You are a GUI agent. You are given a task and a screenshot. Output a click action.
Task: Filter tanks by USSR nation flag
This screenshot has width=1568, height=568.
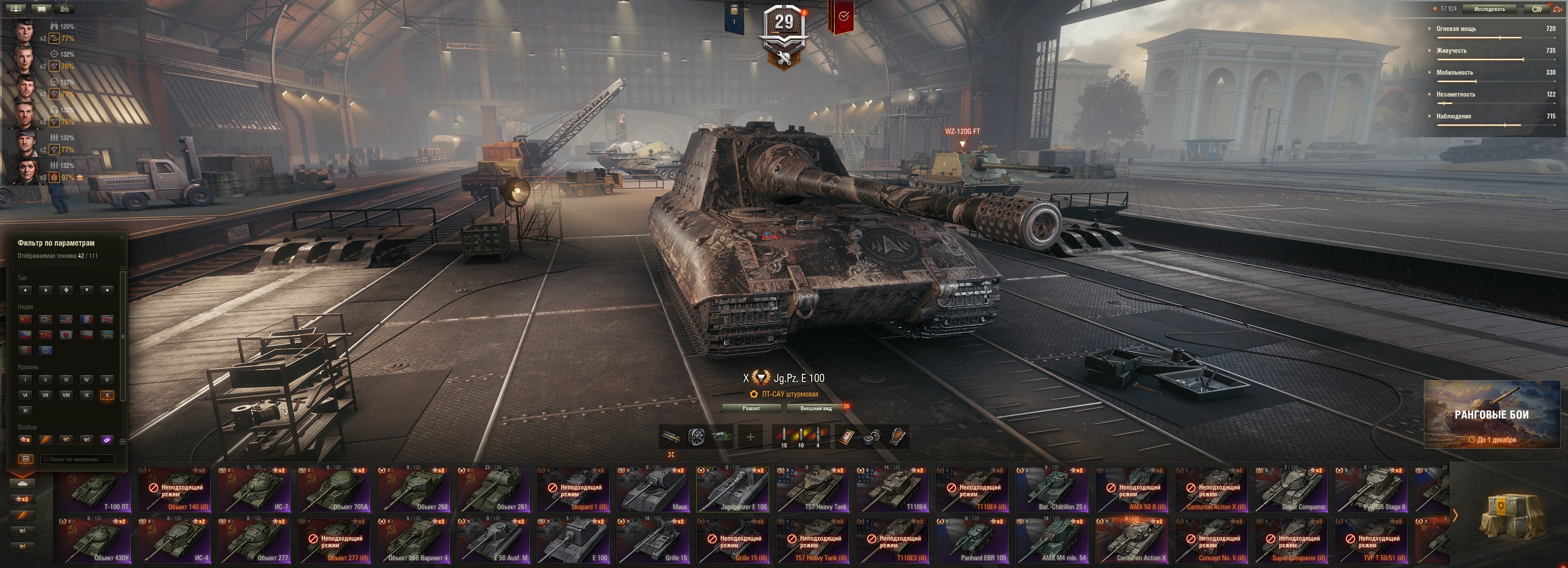tap(25, 319)
